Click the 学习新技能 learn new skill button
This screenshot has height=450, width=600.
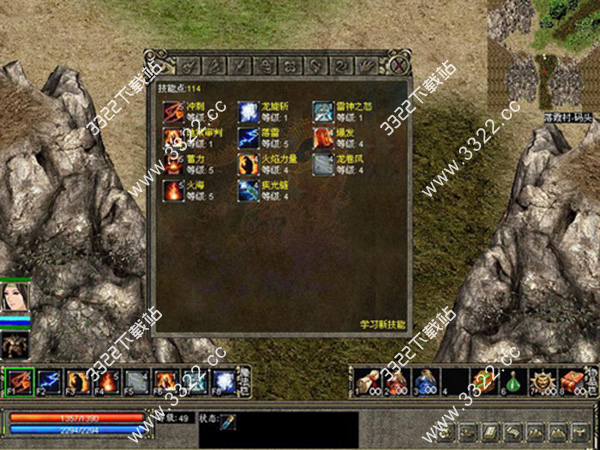(x=383, y=324)
